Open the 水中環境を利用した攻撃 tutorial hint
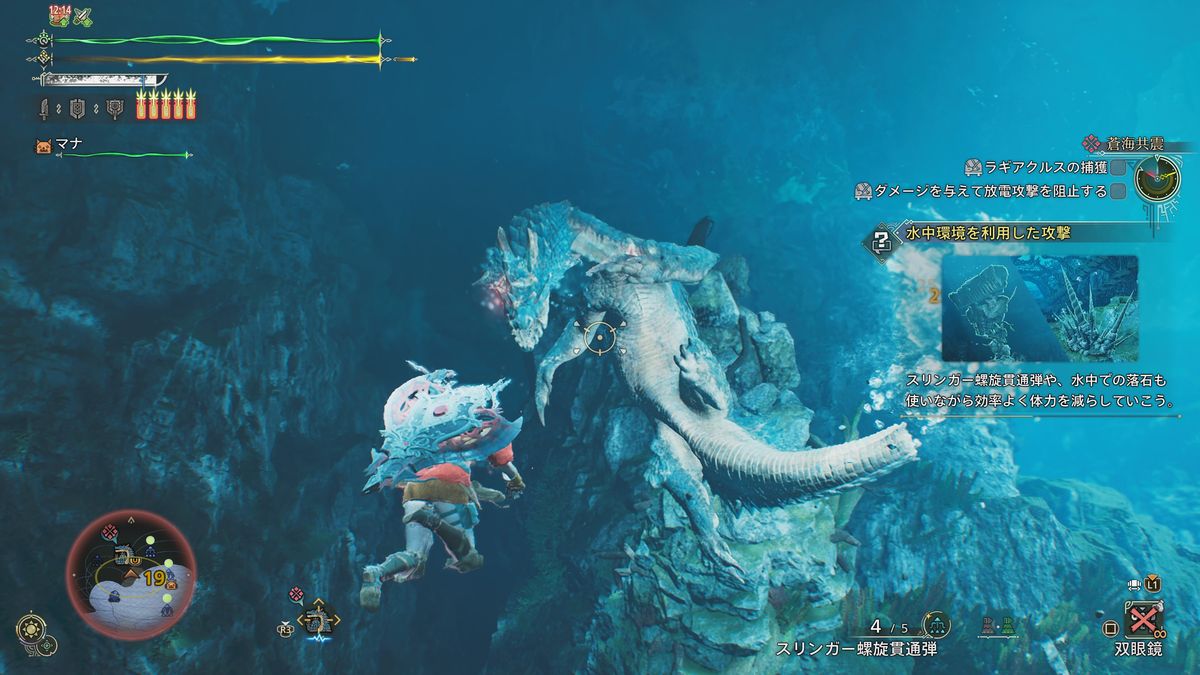The image size is (1200, 675). tap(987, 234)
